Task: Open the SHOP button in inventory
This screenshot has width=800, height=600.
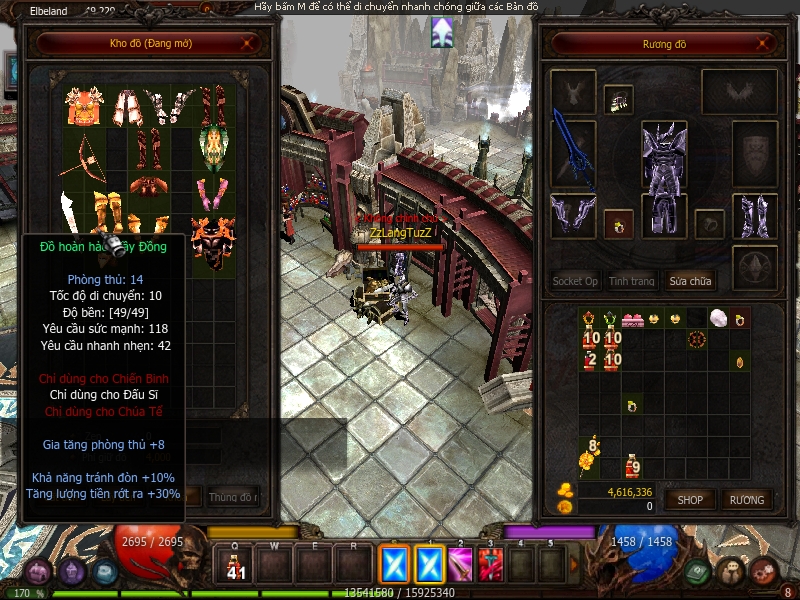Action: (690, 499)
